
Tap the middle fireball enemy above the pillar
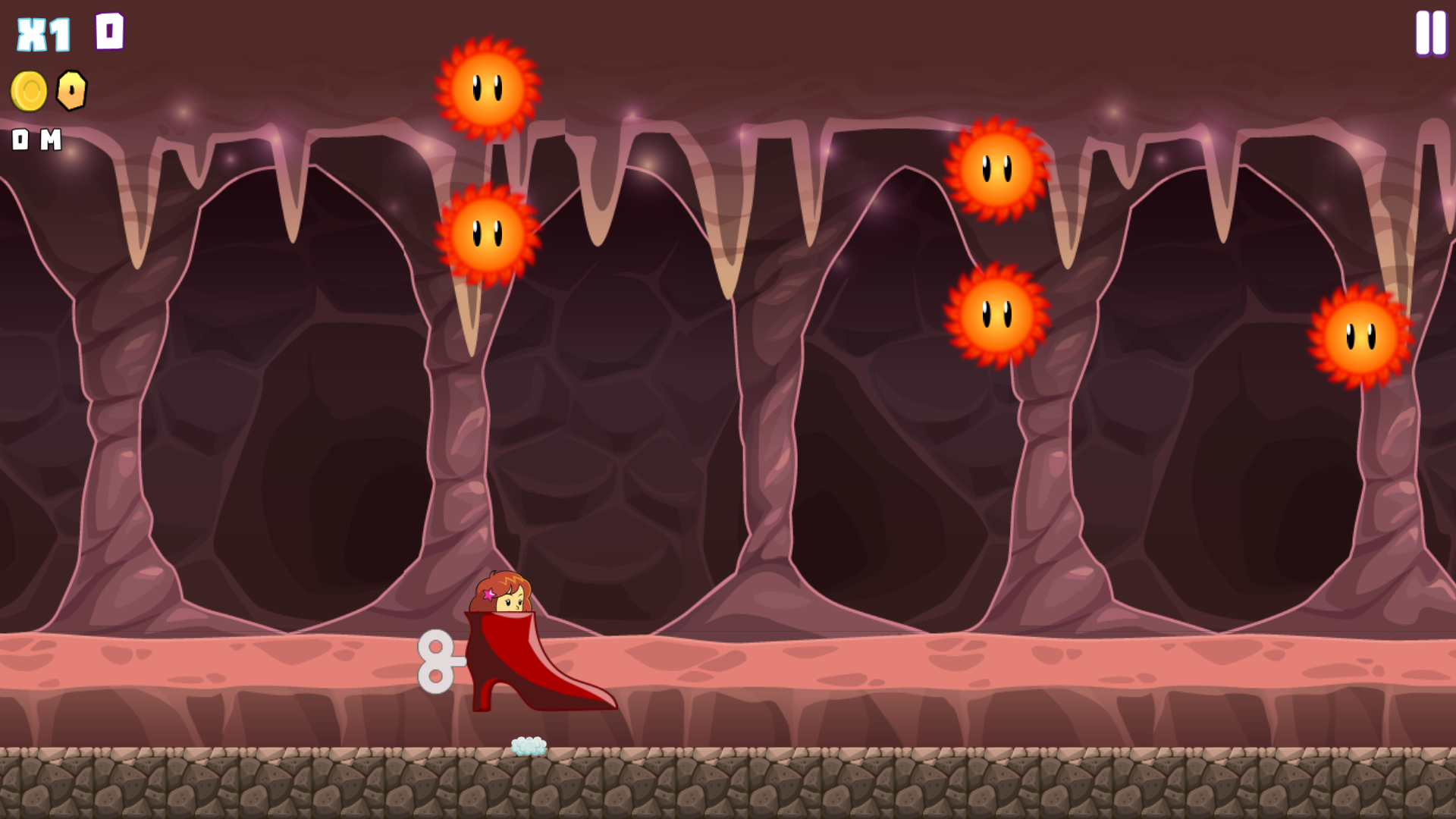coord(997,315)
